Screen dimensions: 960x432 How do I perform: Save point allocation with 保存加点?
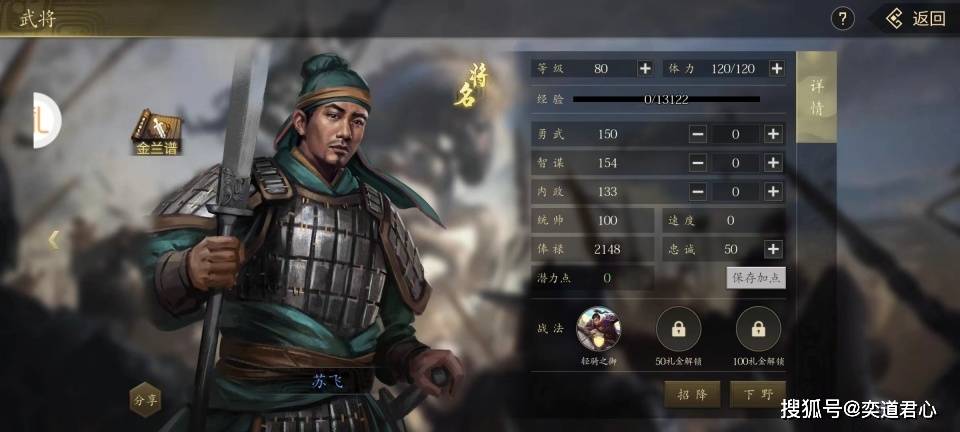coord(755,278)
